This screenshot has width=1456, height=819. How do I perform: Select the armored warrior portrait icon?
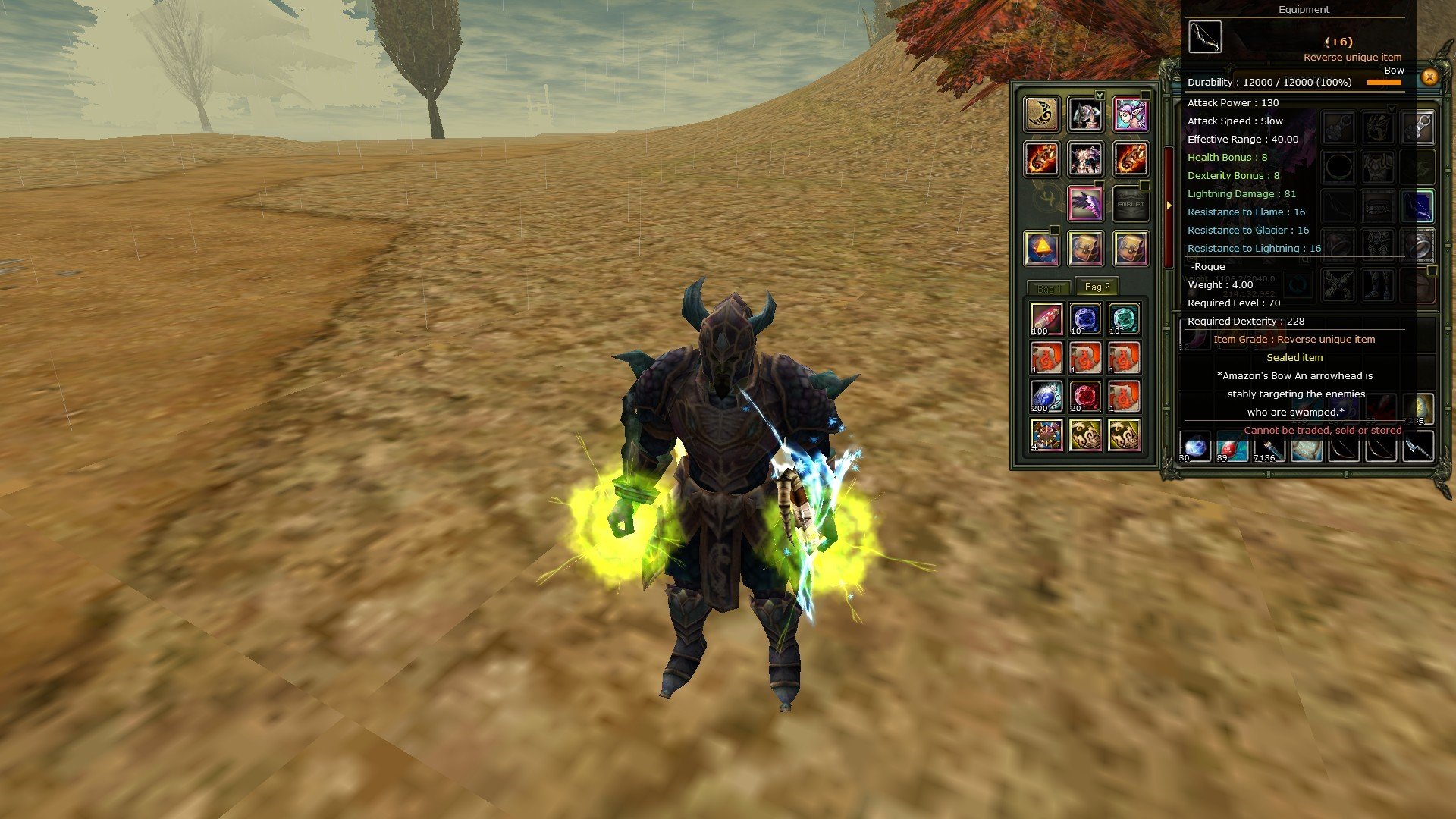[1085, 115]
